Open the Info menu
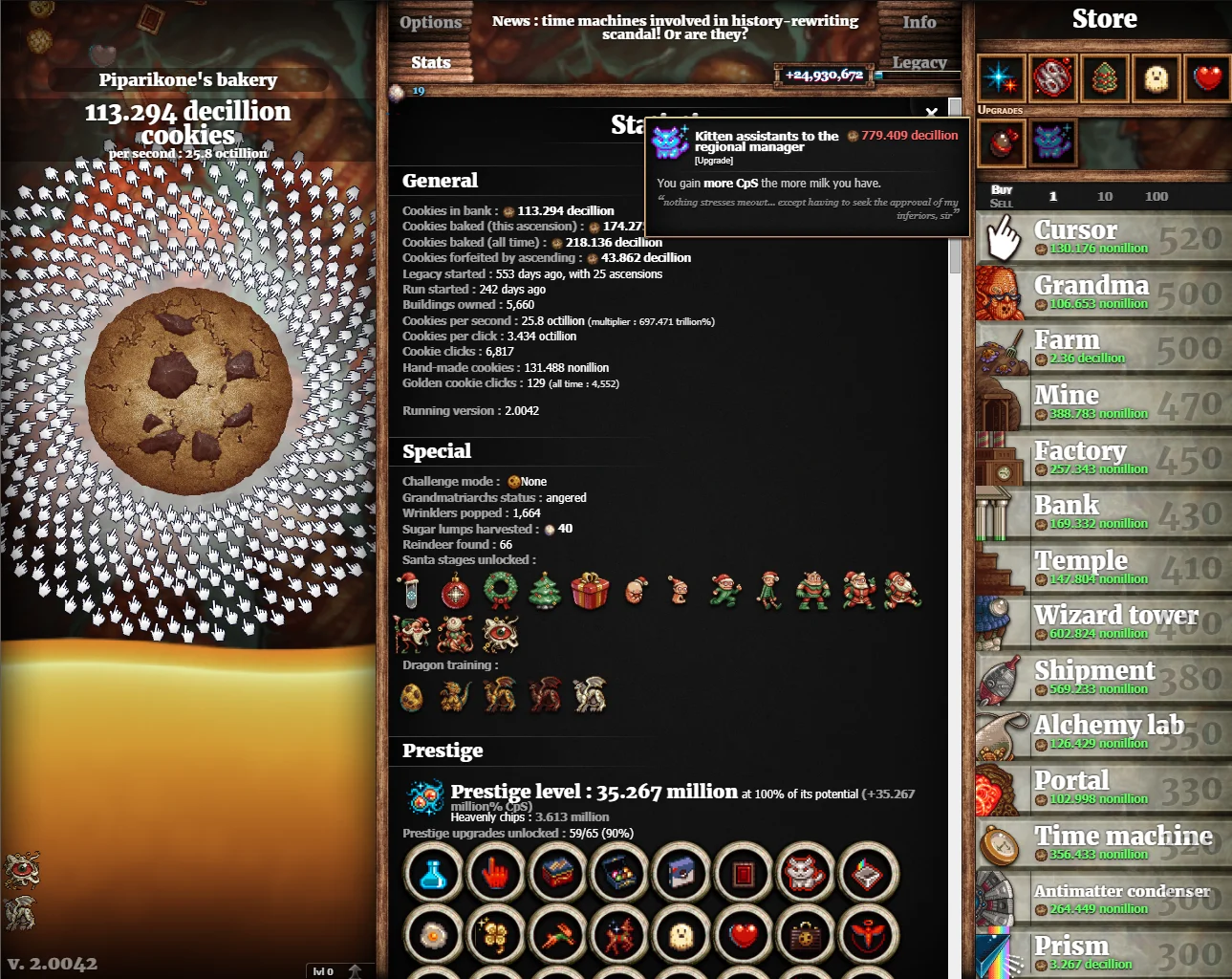This screenshot has height=979, width=1232. [919, 22]
